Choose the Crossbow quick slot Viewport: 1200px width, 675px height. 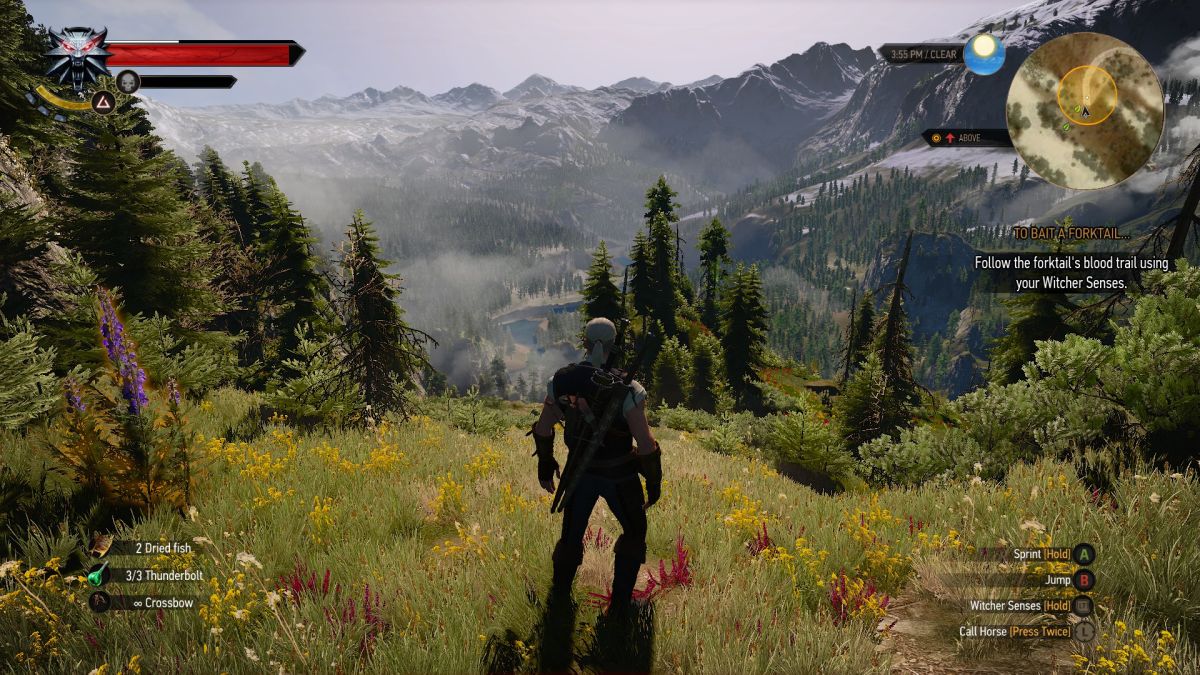100,602
